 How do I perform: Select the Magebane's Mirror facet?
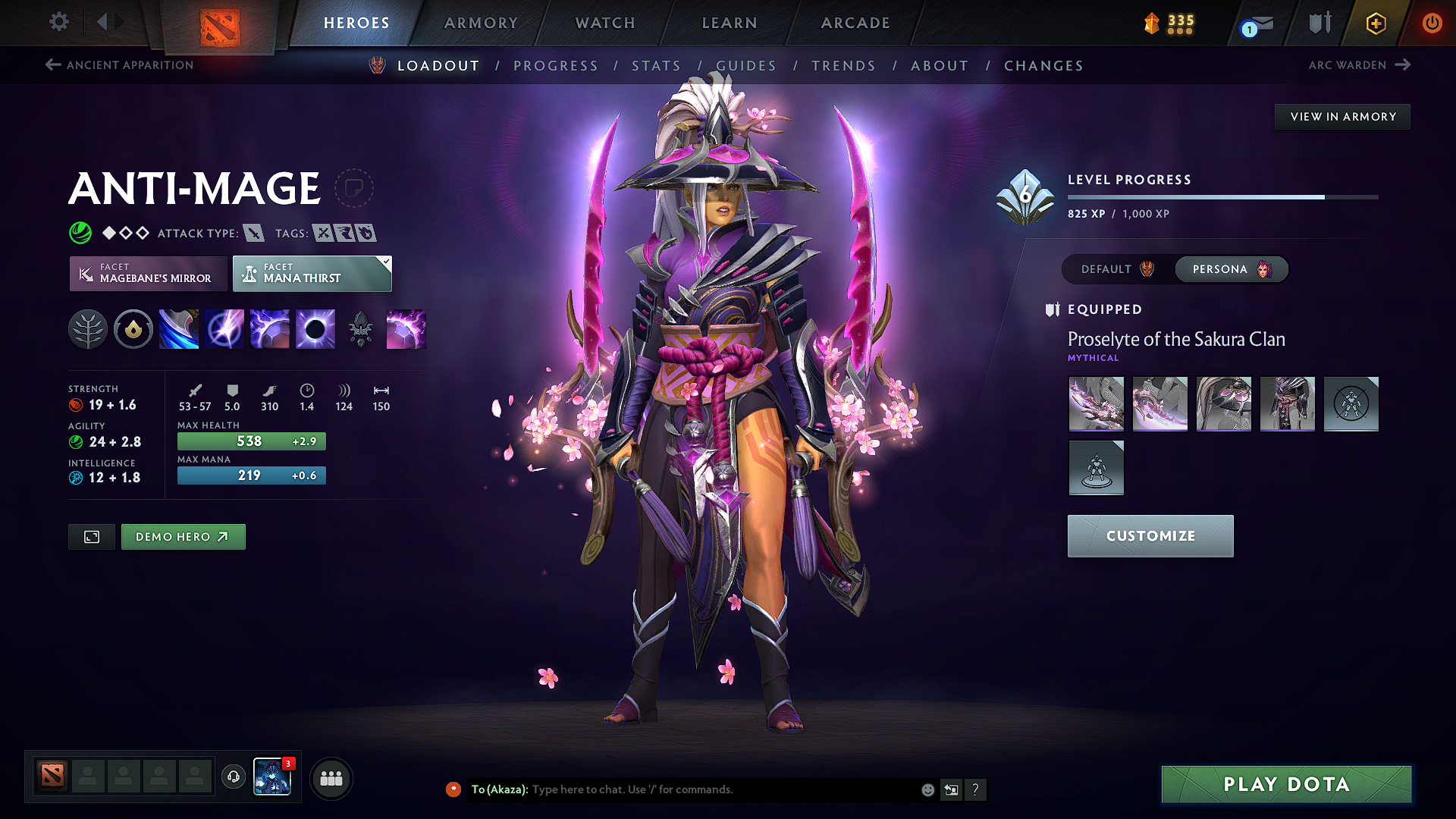[x=148, y=273]
